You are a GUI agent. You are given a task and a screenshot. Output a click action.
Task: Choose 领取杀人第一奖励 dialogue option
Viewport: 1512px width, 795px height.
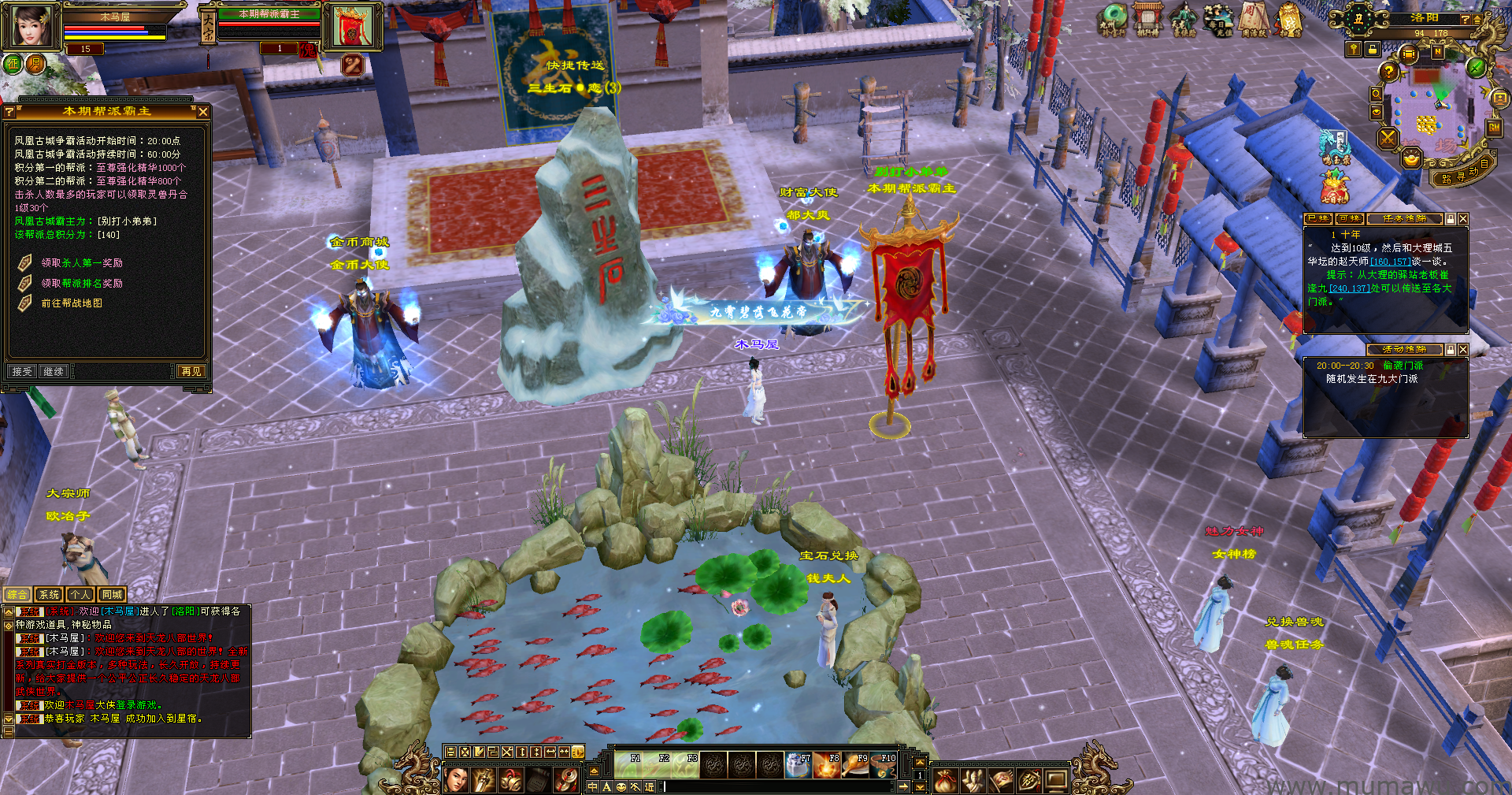point(82,263)
